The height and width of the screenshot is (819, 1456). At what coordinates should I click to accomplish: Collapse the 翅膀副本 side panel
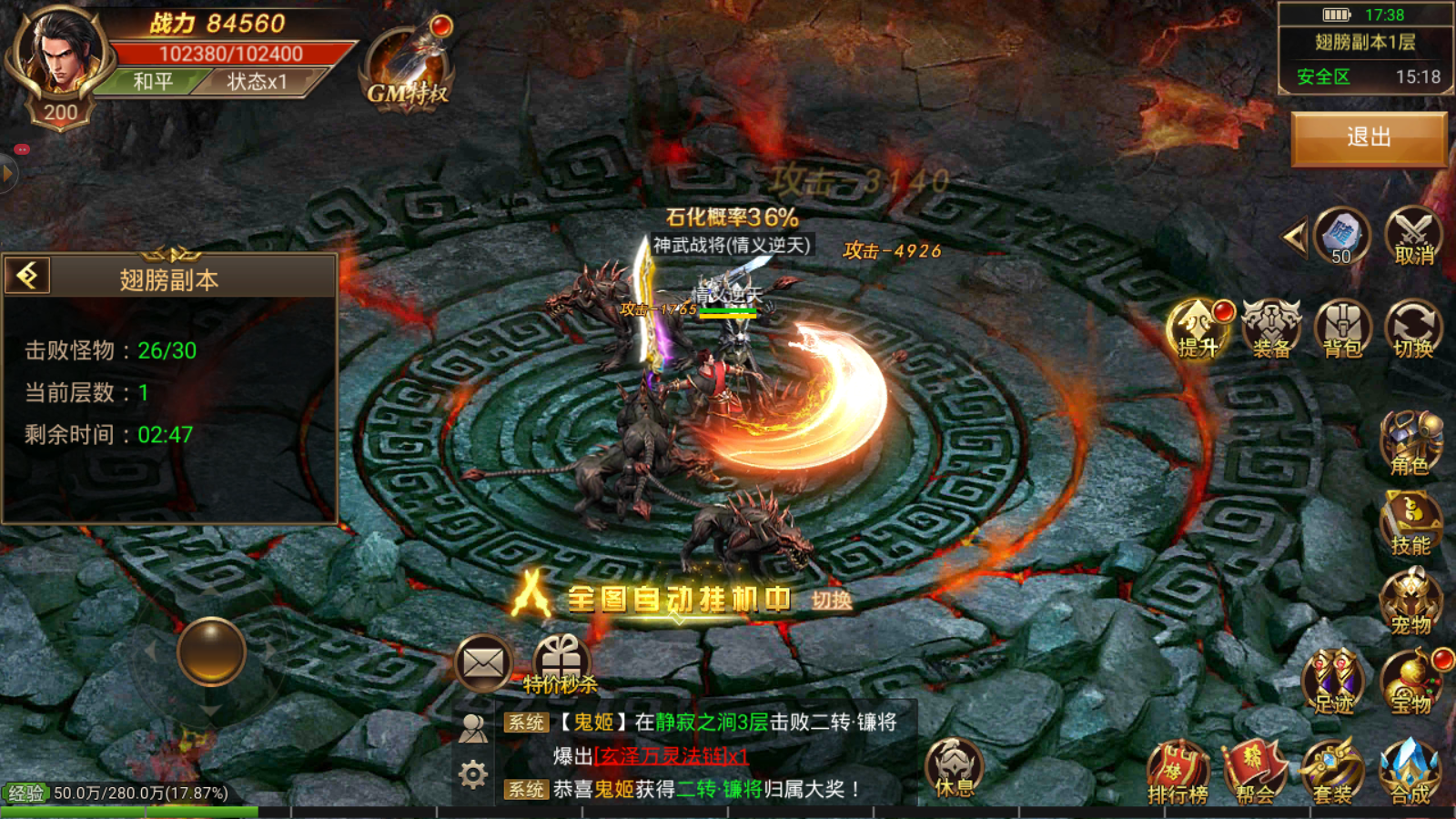pos(26,273)
